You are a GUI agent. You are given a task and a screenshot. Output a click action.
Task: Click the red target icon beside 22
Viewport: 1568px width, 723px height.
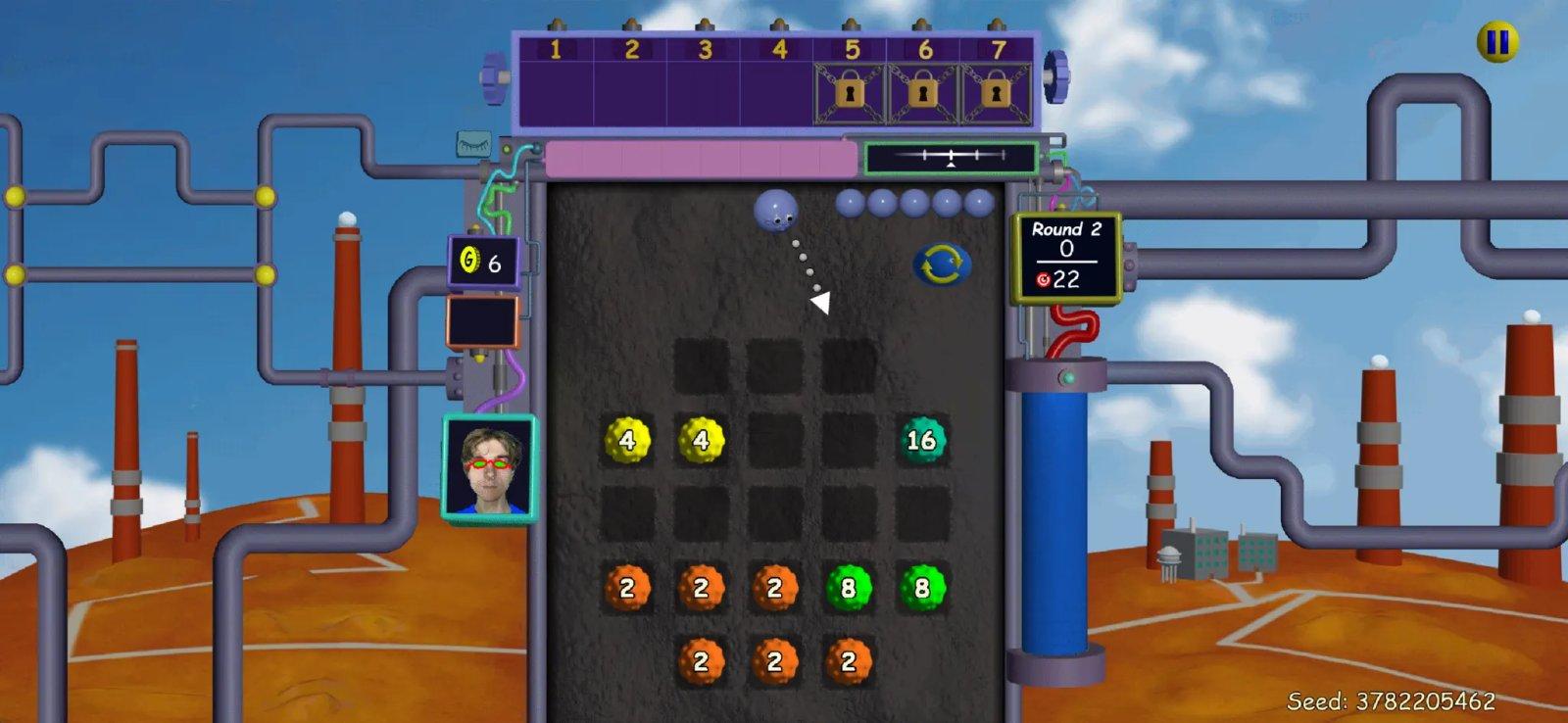pos(1042,281)
